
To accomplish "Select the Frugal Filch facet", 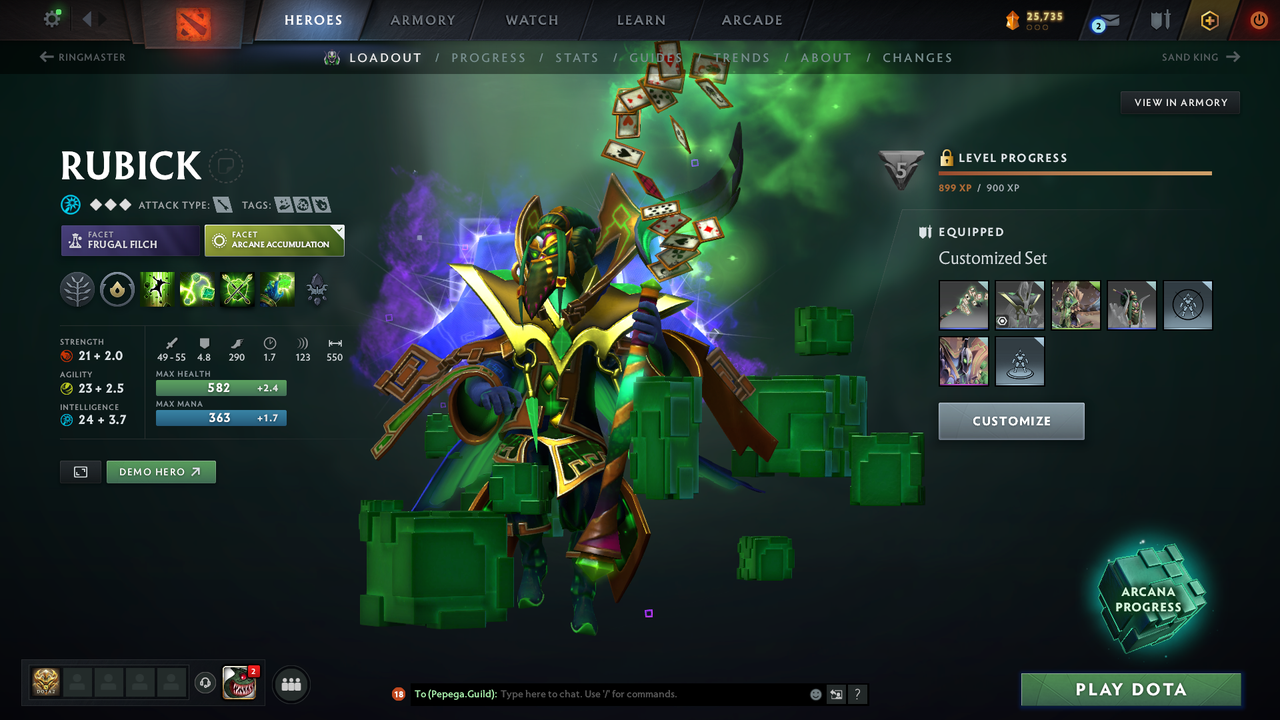I will (x=130, y=240).
